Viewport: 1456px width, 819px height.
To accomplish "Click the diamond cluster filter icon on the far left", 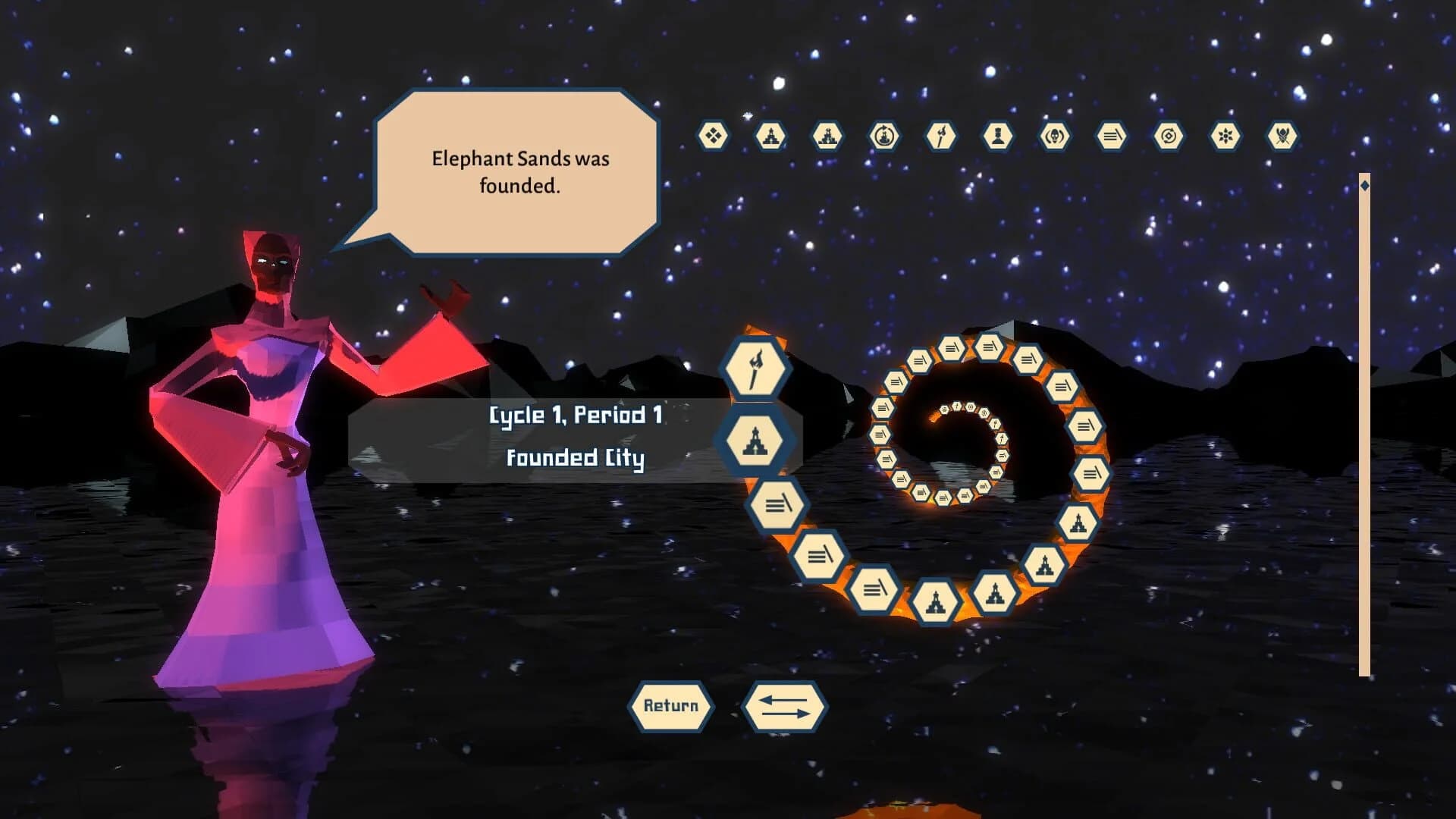I will click(713, 135).
